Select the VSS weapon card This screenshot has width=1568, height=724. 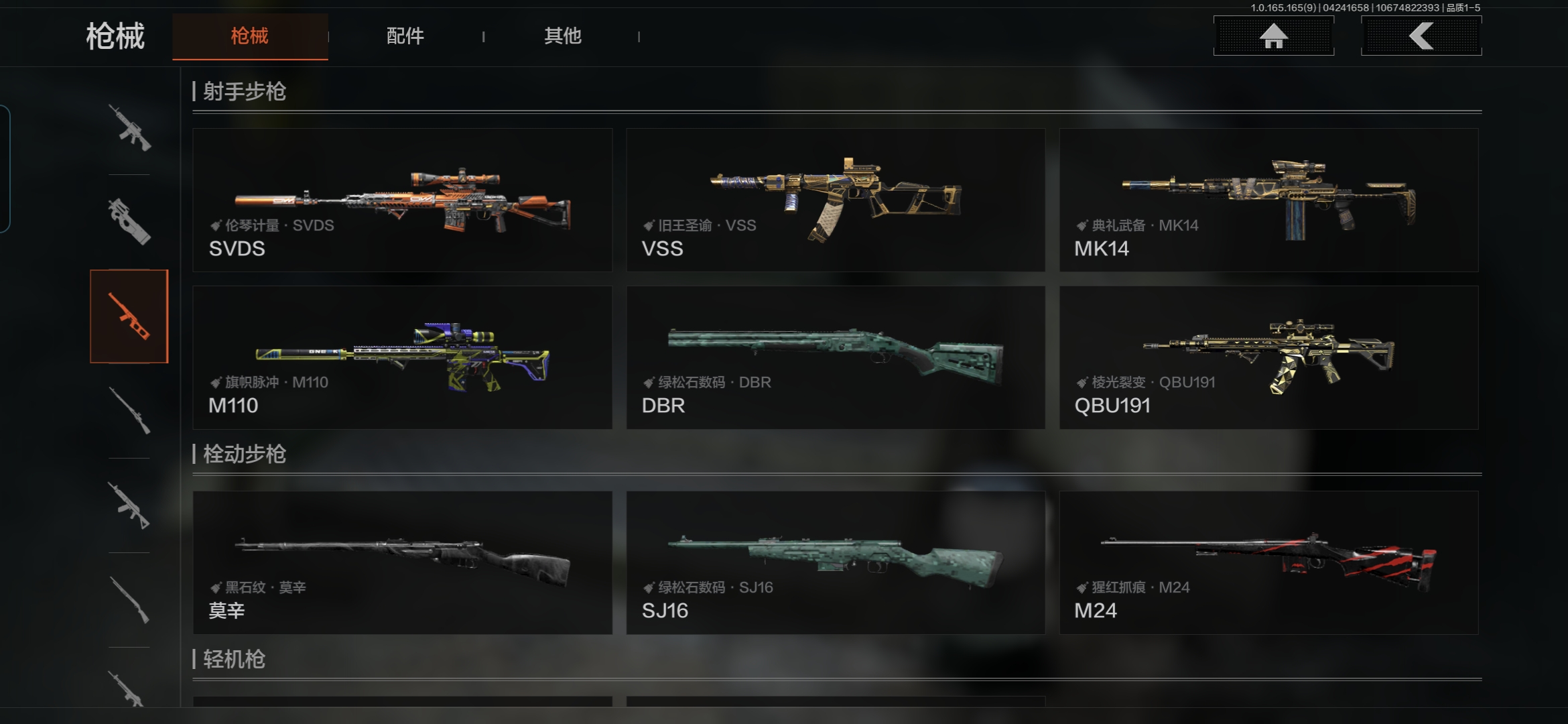pos(836,200)
